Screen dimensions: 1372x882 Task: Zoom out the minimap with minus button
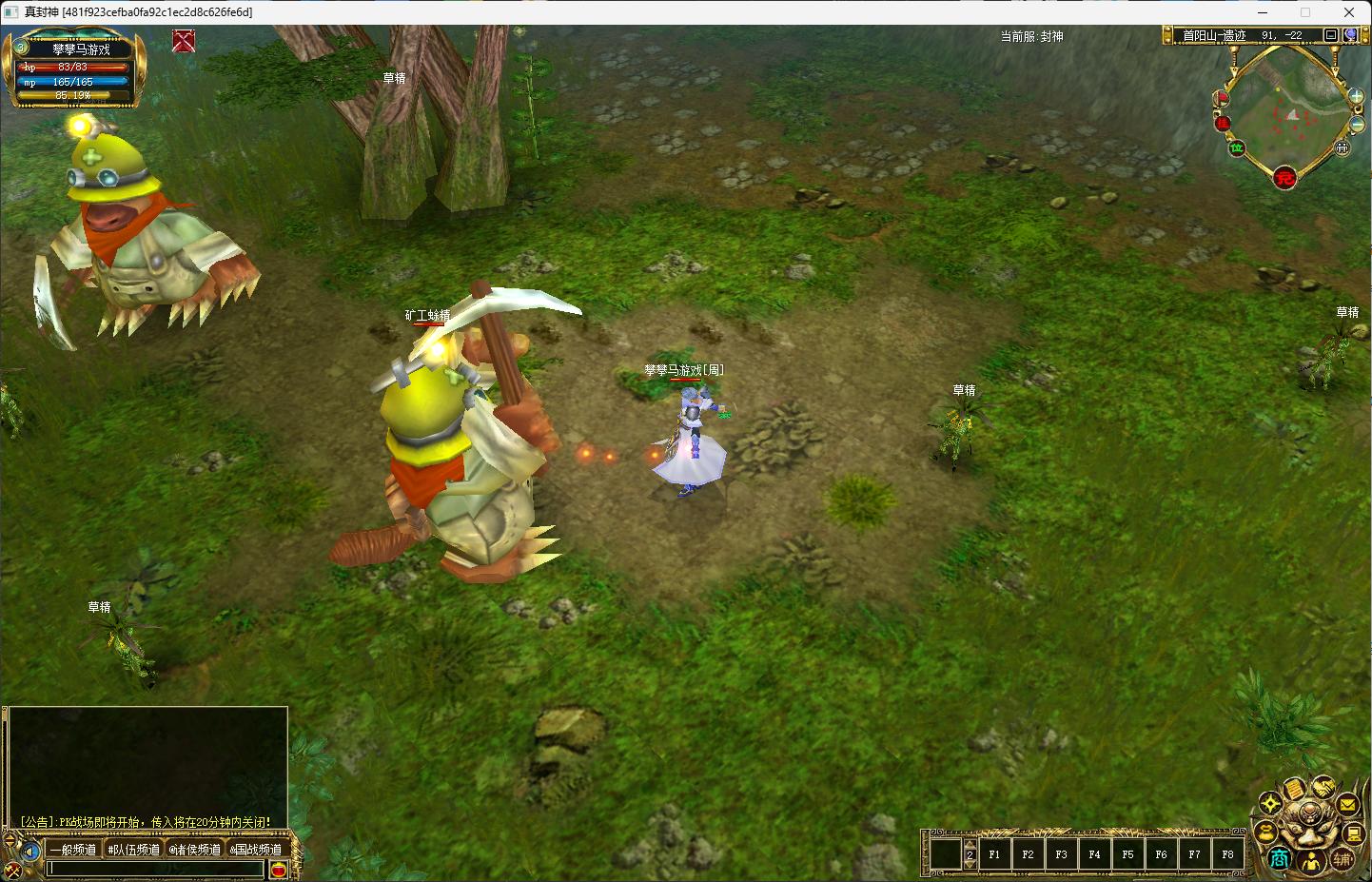tap(1358, 125)
